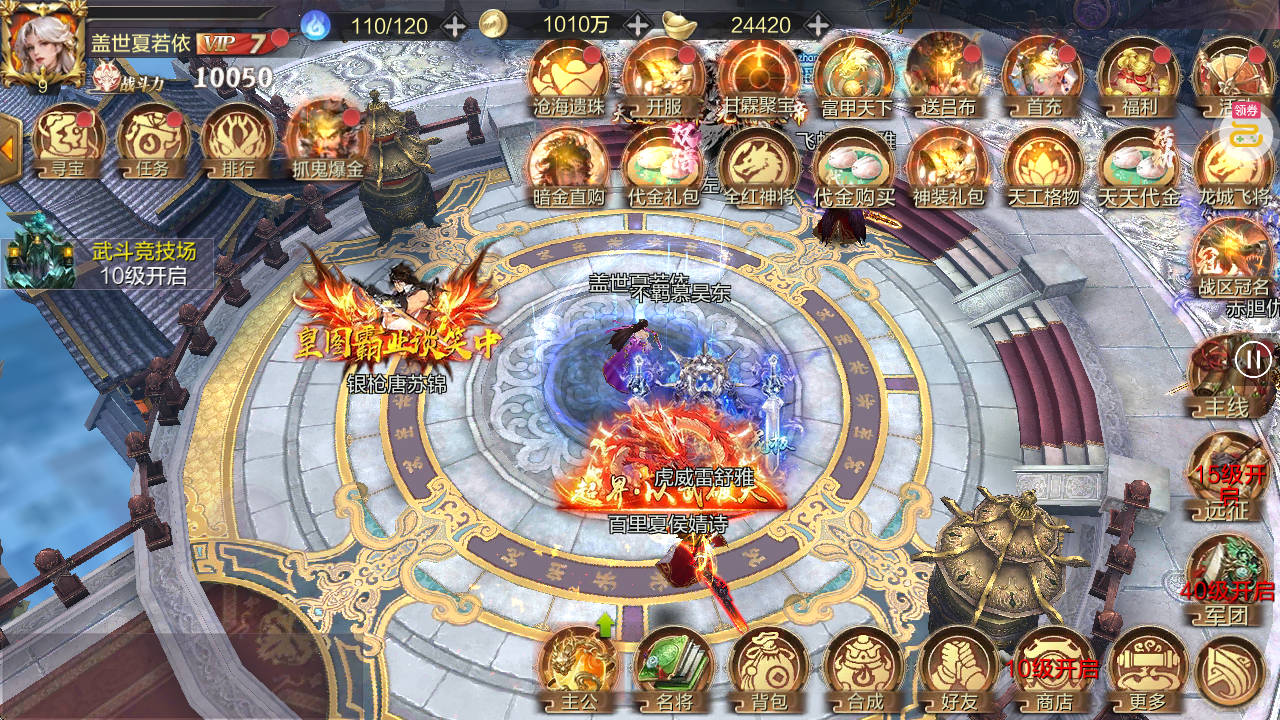Open the 抓鬼爆金 event
The height and width of the screenshot is (720, 1280).
(326, 141)
